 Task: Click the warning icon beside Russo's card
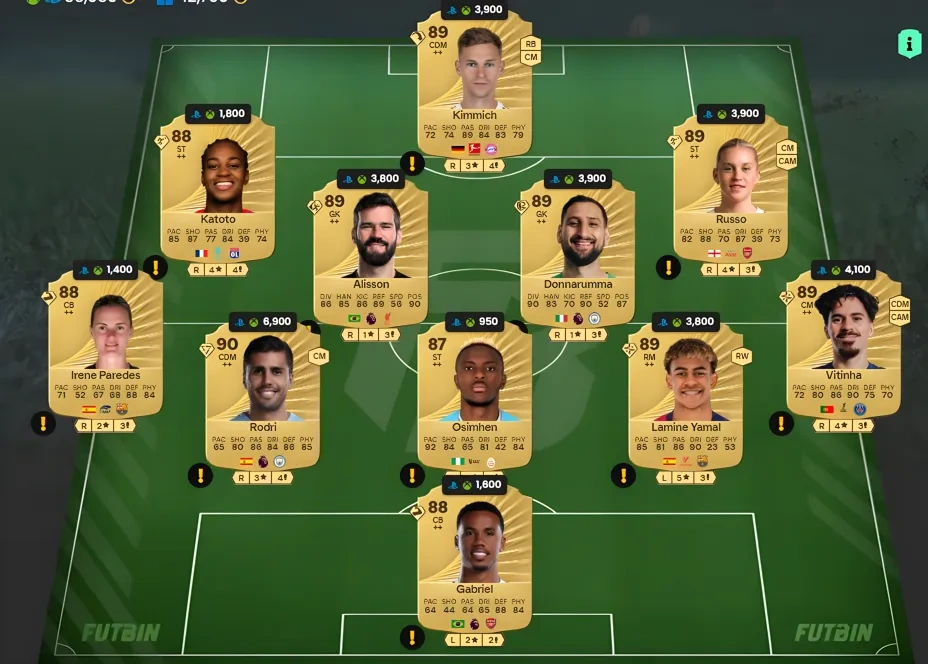668,267
